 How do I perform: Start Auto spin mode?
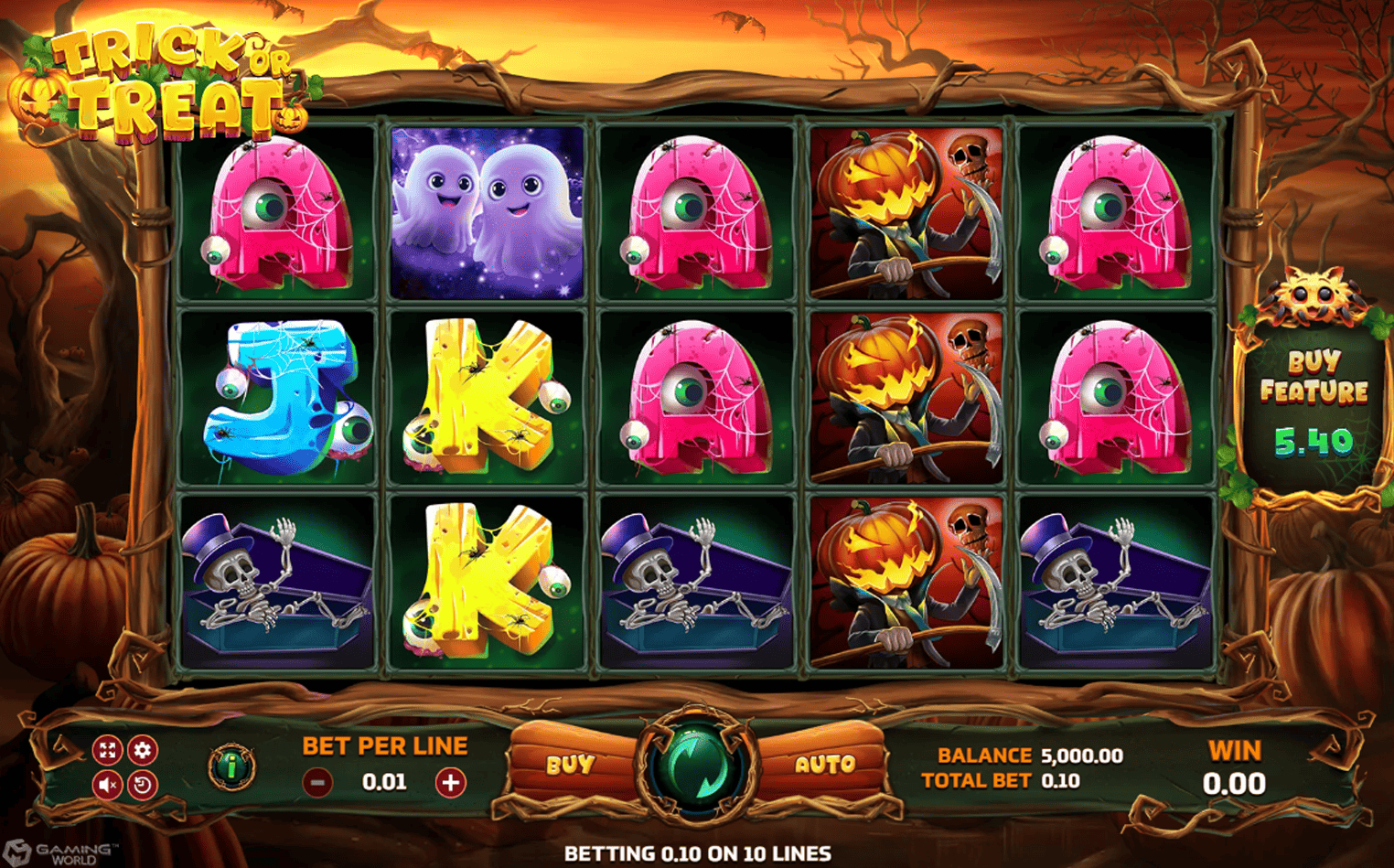(x=824, y=765)
